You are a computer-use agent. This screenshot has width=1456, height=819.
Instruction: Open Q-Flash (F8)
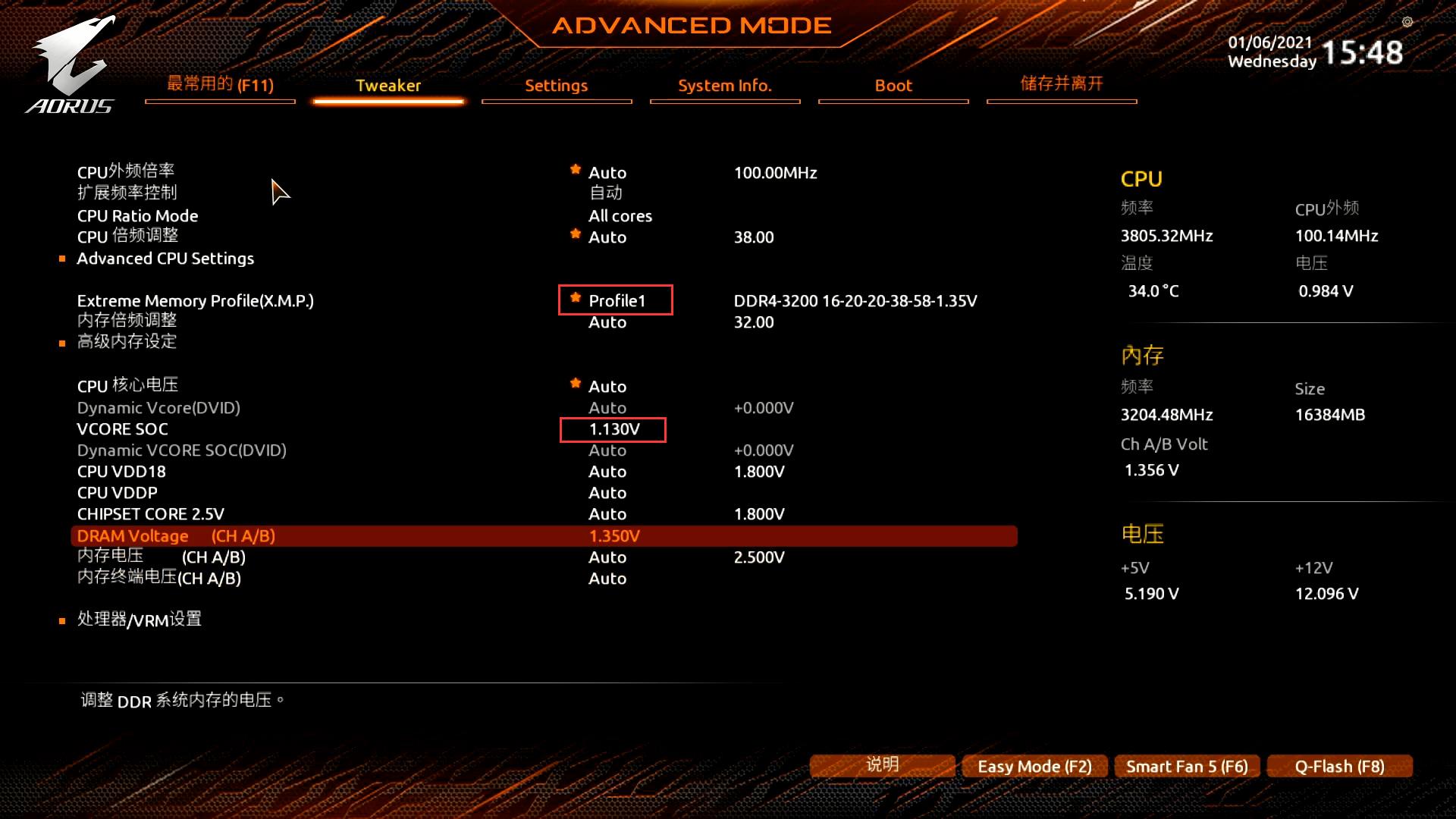[1339, 766]
